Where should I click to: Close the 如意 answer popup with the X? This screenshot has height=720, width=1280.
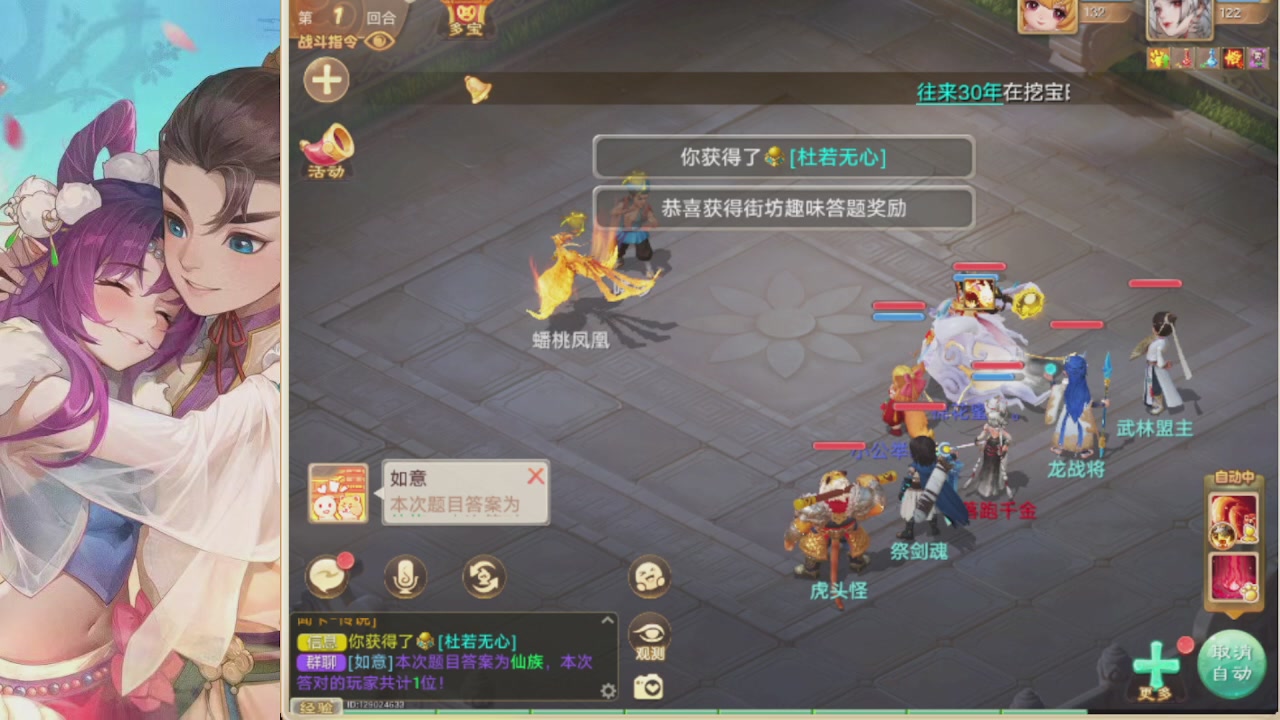tap(536, 478)
